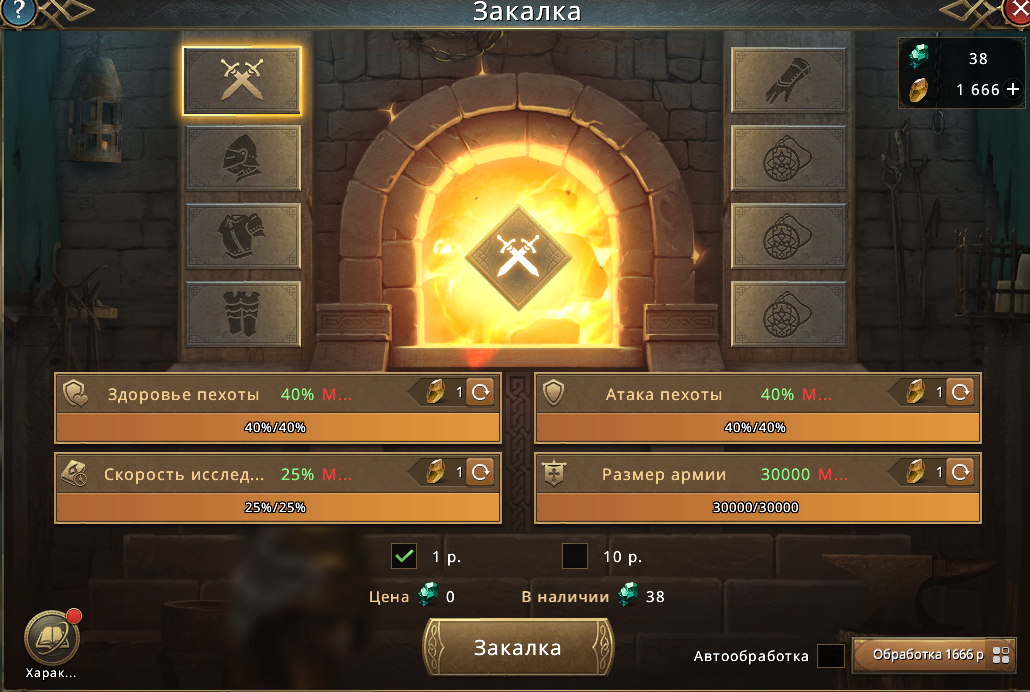Select the gloves equipment slot
The height and width of the screenshot is (692, 1030).
coord(789,80)
